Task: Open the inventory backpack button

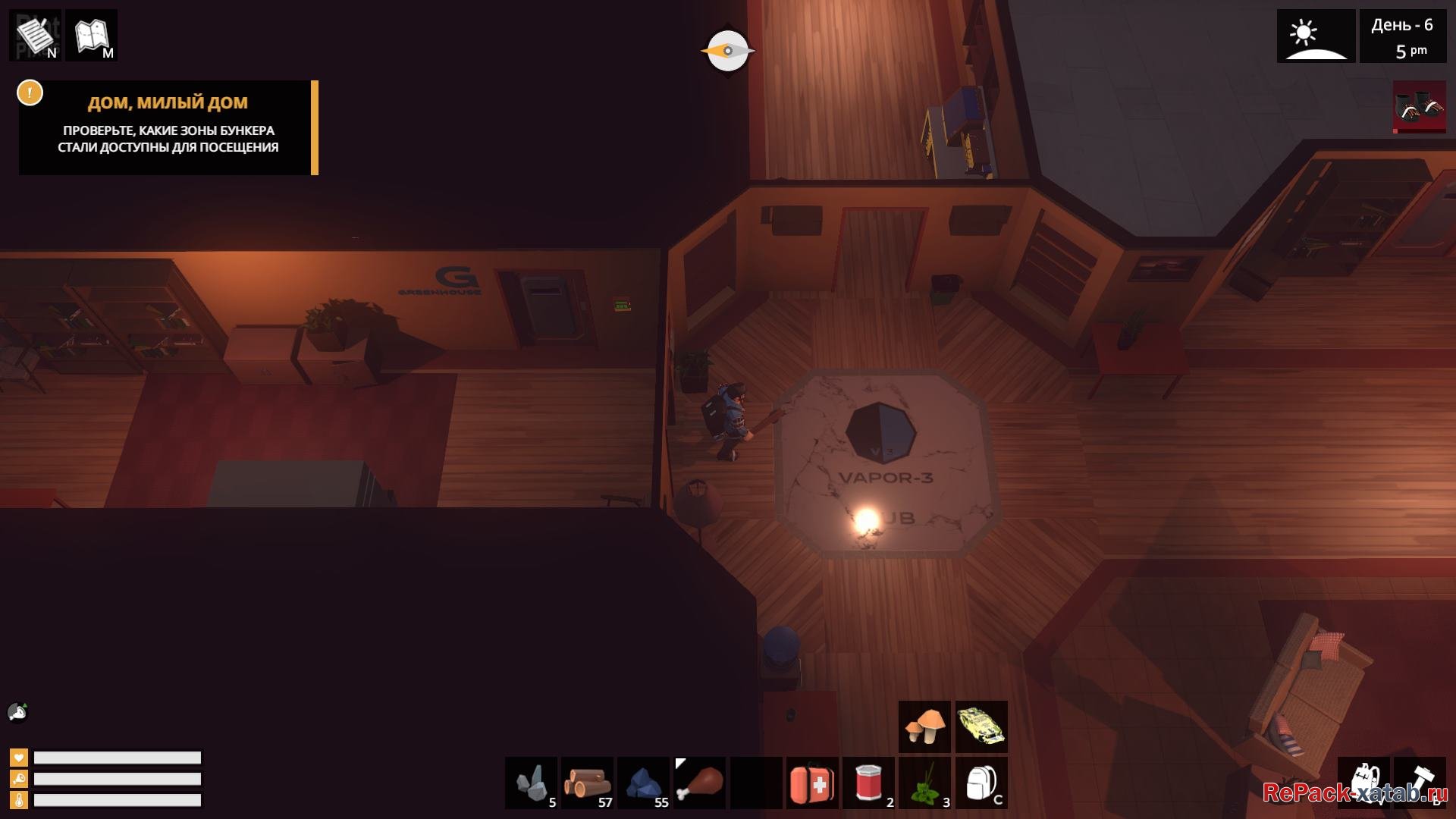Action: pyautogui.click(x=1363, y=783)
